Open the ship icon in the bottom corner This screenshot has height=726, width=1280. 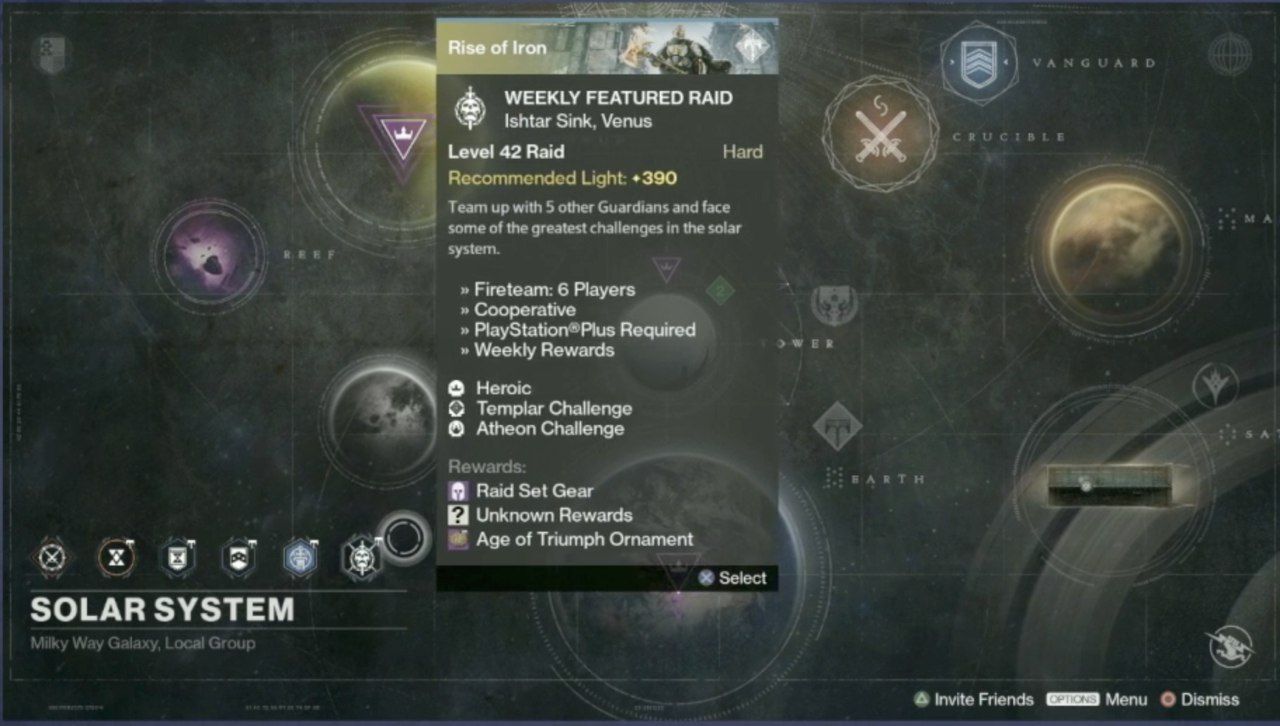click(x=1230, y=646)
